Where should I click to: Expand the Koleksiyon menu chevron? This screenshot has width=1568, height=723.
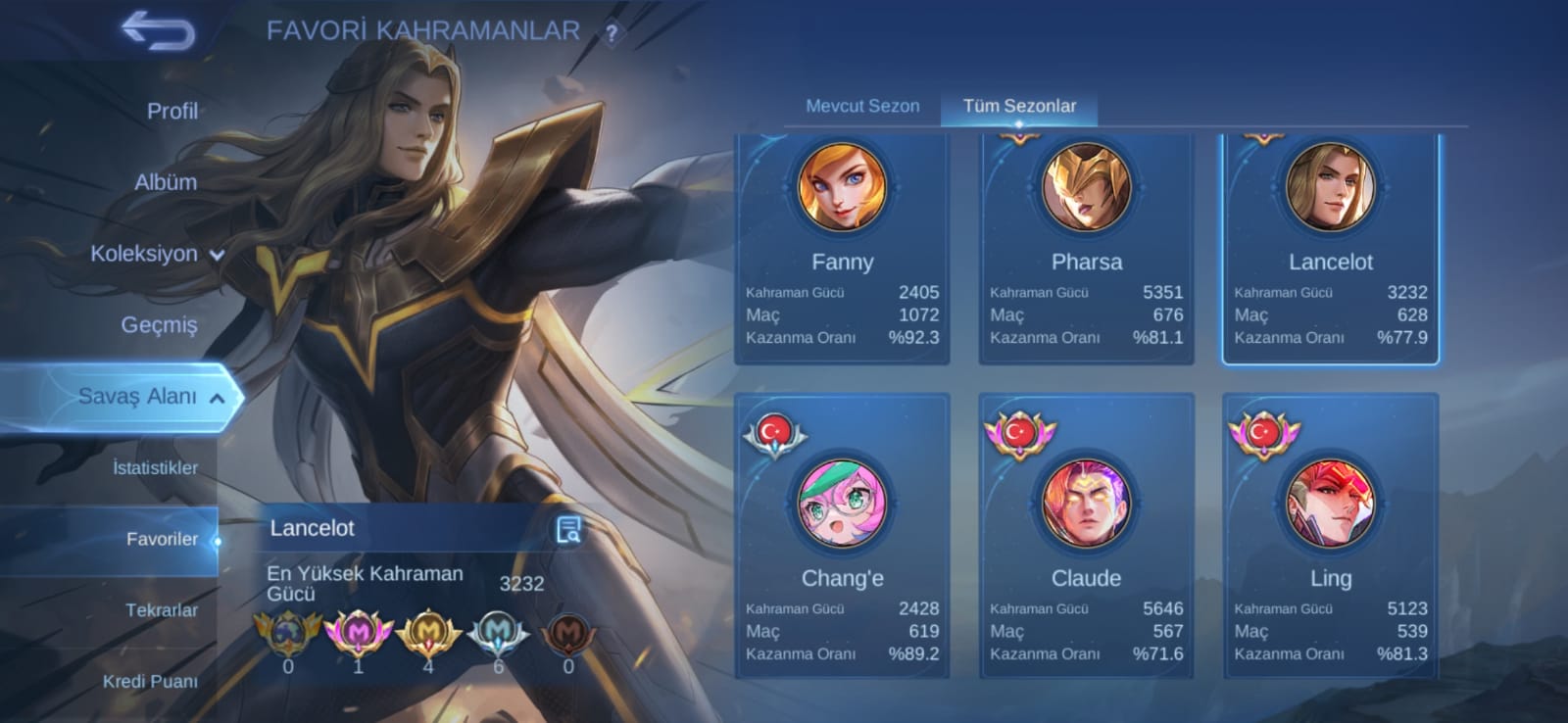tap(217, 254)
